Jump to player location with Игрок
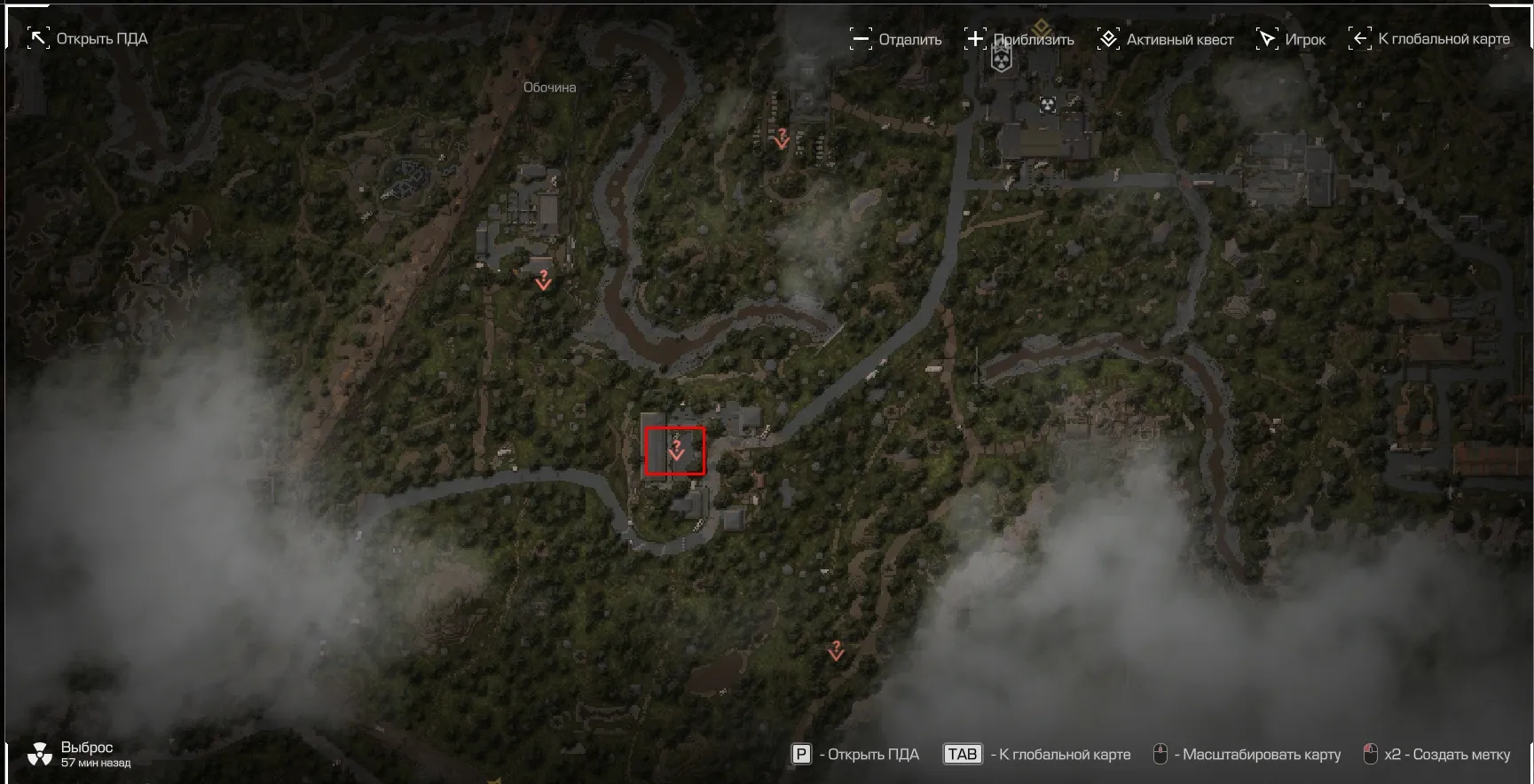The width and height of the screenshot is (1534, 784). coord(1291,39)
